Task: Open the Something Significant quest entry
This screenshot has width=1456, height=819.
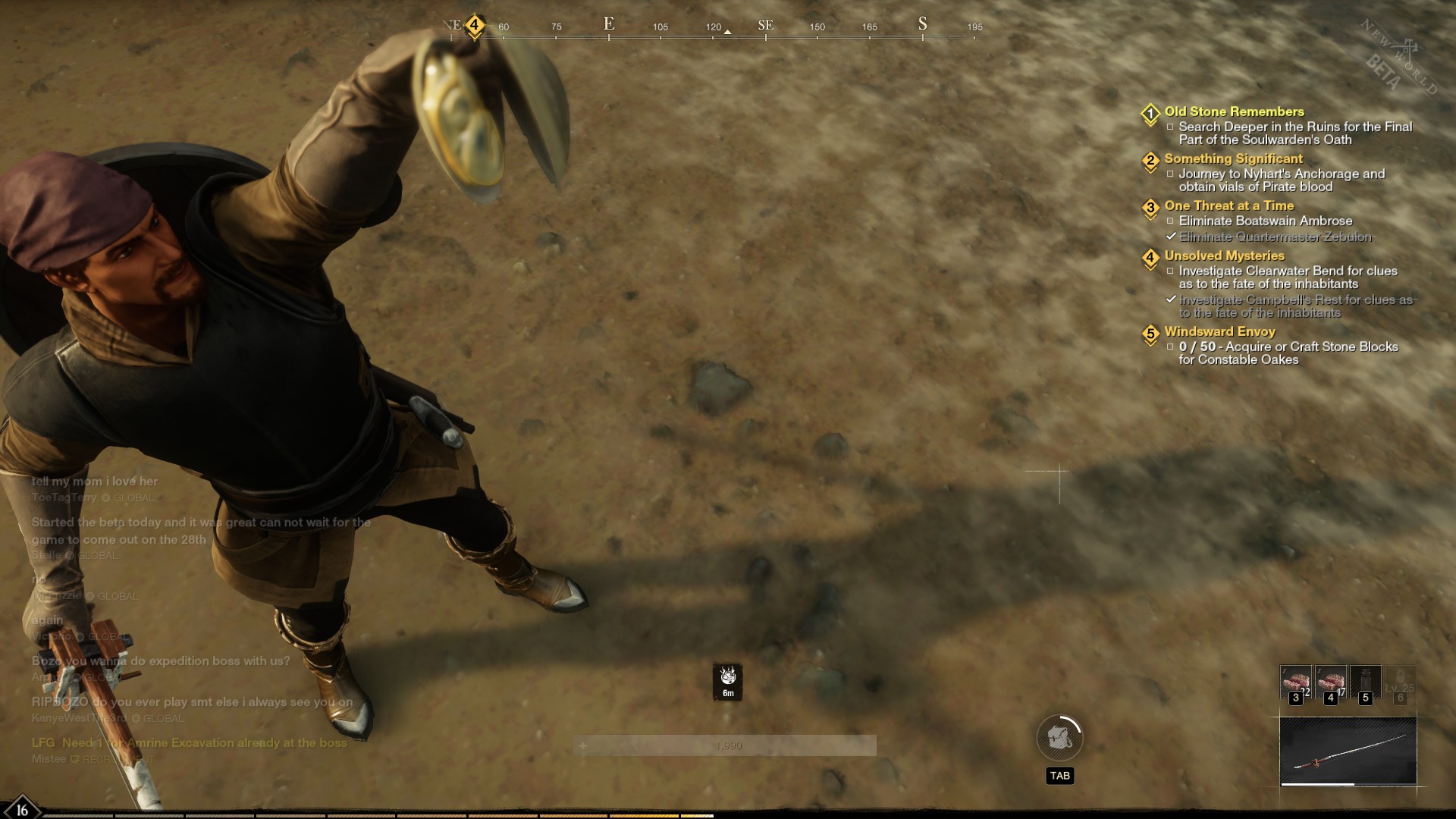Action: point(1233,158)
